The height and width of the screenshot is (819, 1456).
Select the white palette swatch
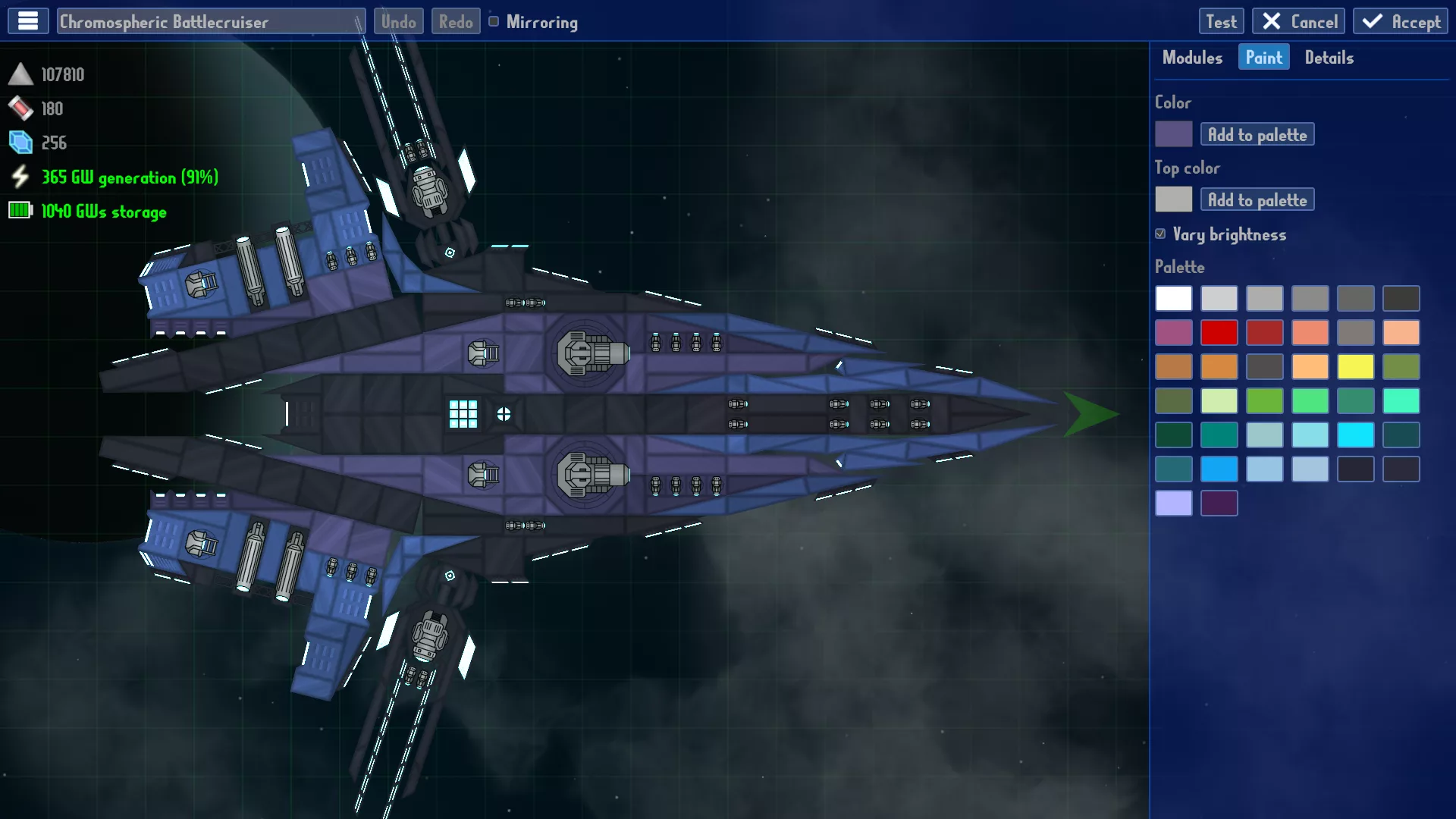click(1173, 298)
